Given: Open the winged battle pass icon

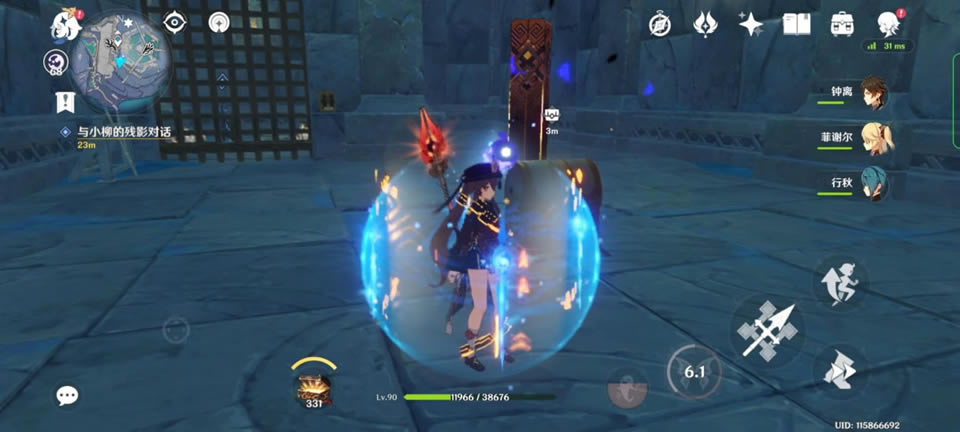Looking at the screenshot, I should click(705, 24).
